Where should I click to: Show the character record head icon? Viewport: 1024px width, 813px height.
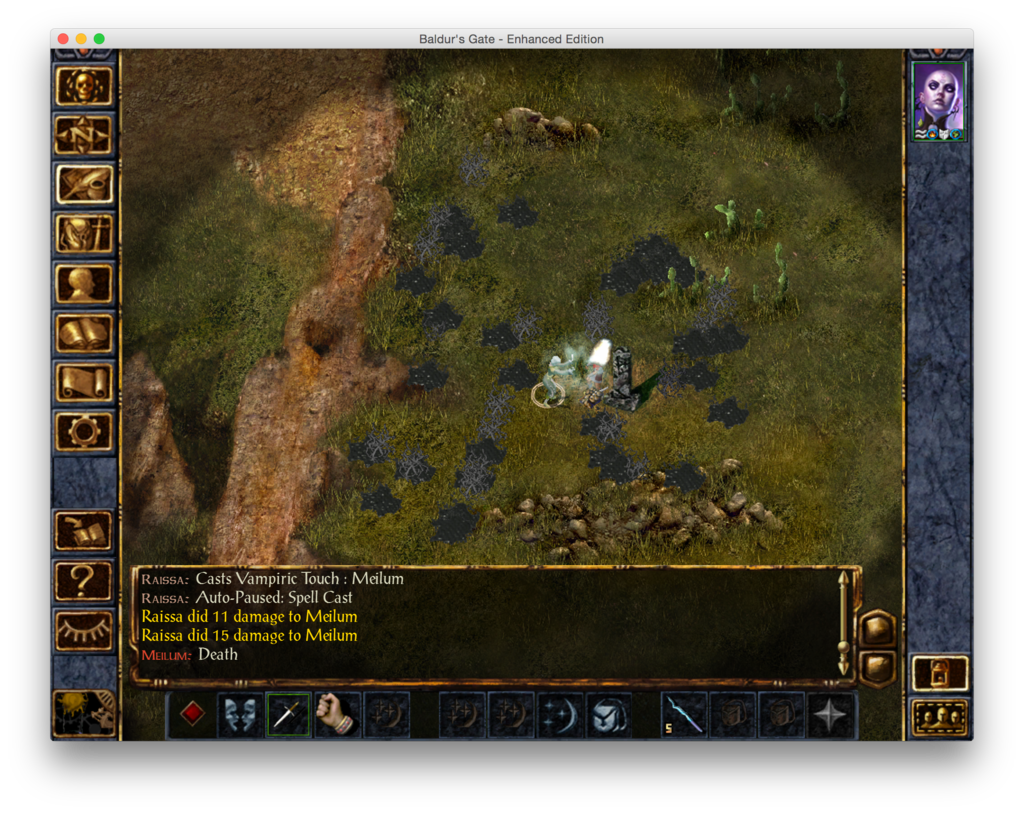pyautogui.click(x=84, y=283)
